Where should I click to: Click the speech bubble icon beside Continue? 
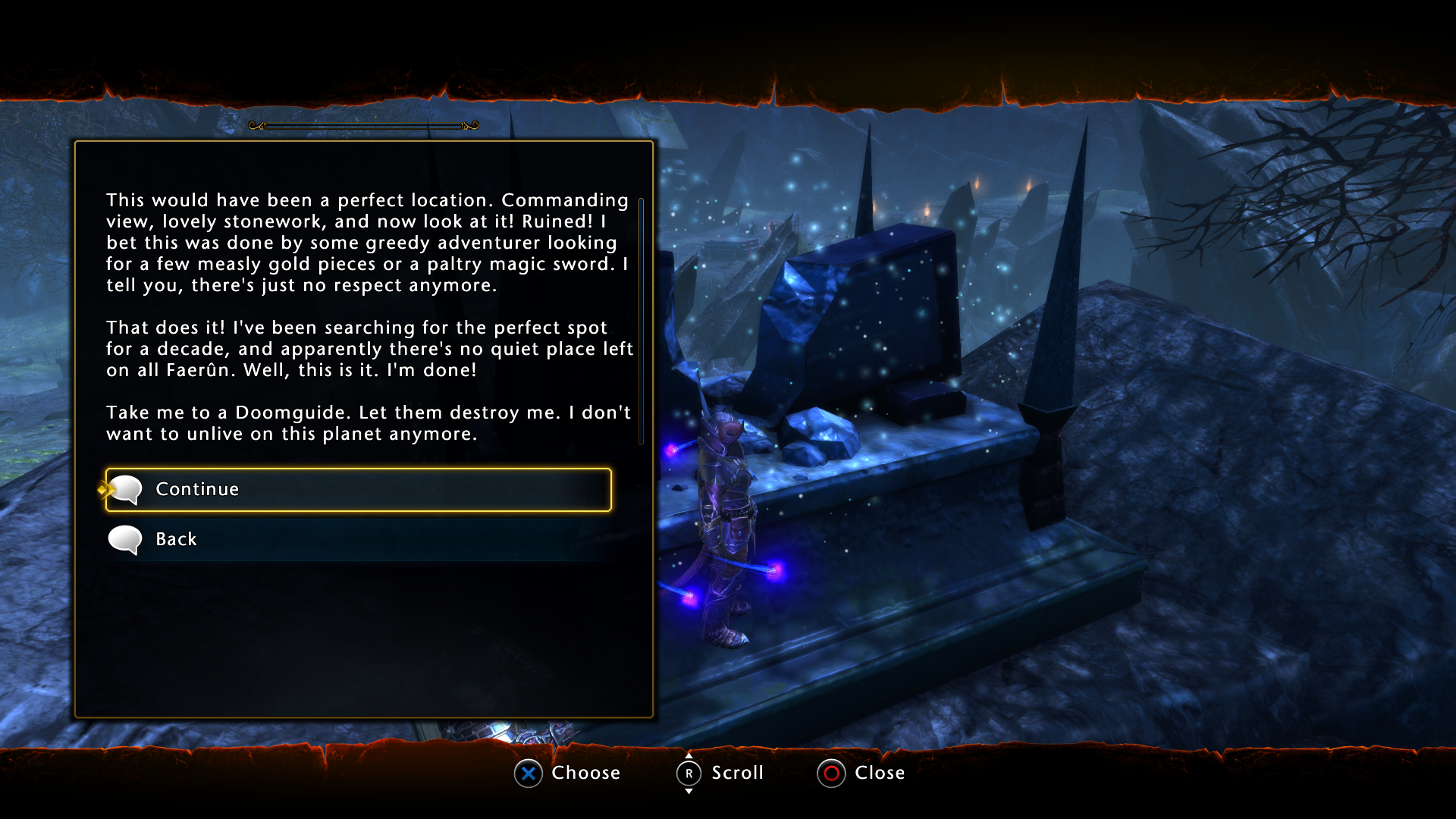click(x=126, y=489)
